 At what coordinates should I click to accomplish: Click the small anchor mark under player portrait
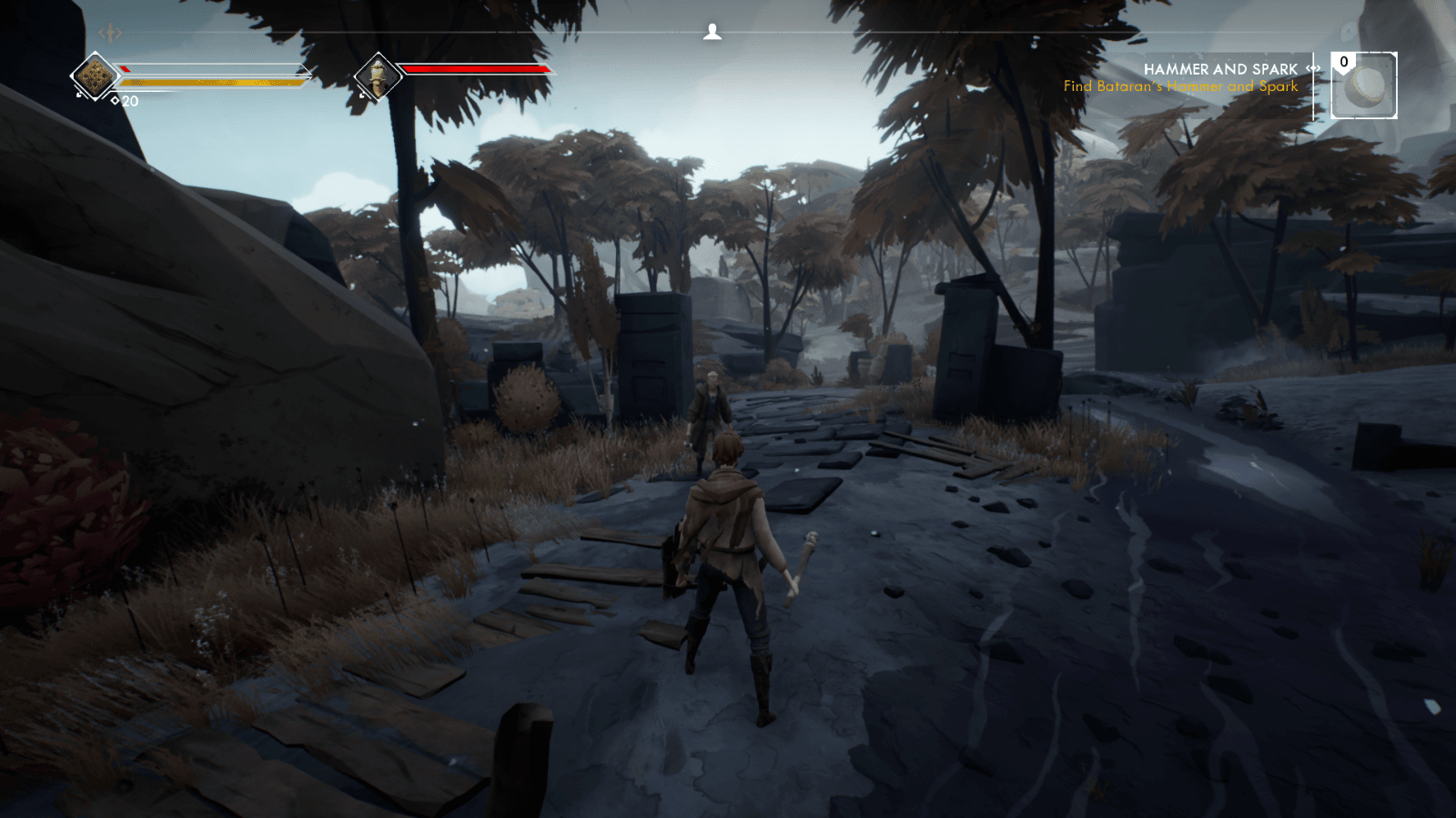[x=78, y=95]
